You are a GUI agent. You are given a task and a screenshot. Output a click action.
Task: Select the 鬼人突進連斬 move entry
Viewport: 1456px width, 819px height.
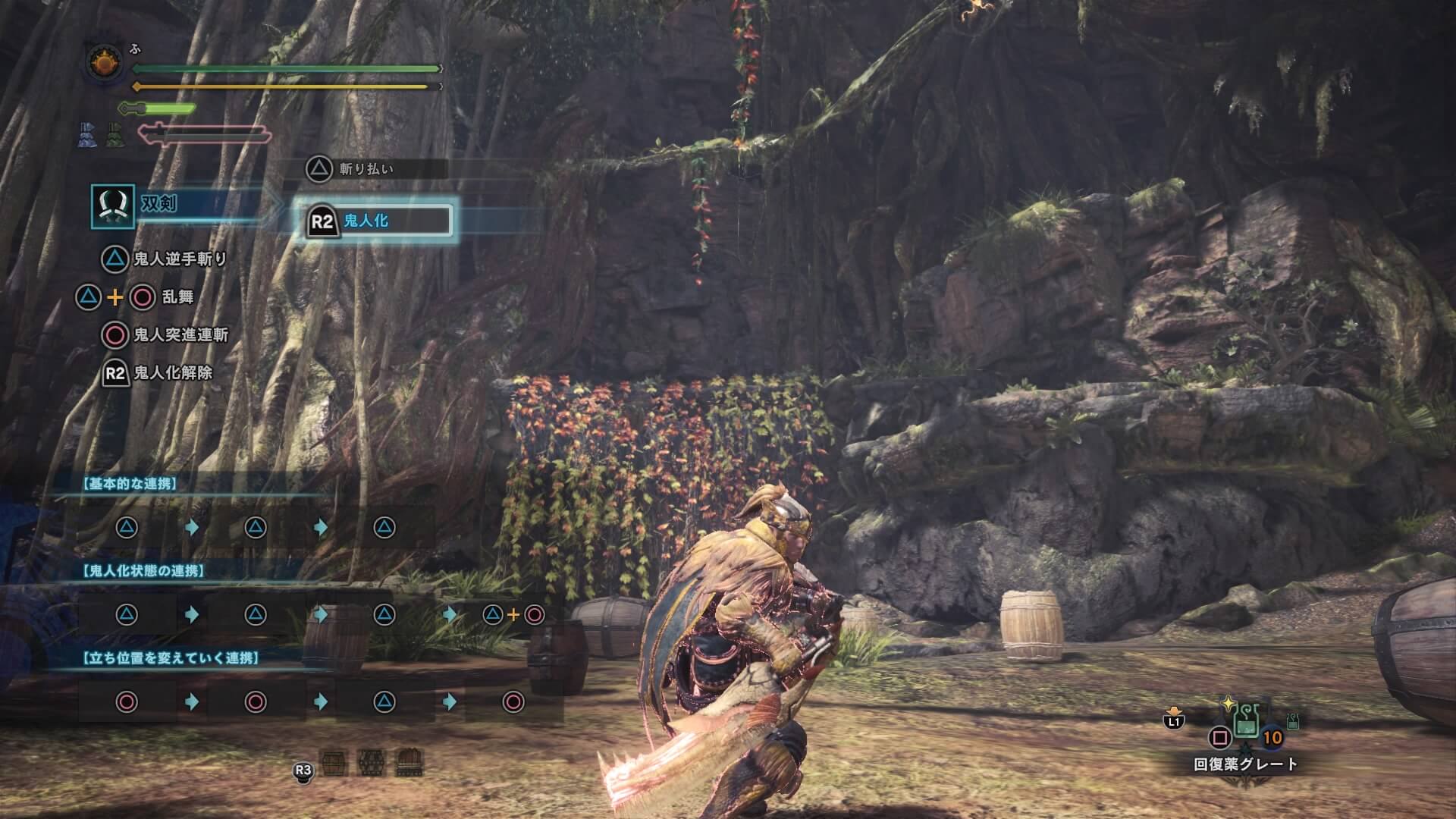[x=180, y=334]
